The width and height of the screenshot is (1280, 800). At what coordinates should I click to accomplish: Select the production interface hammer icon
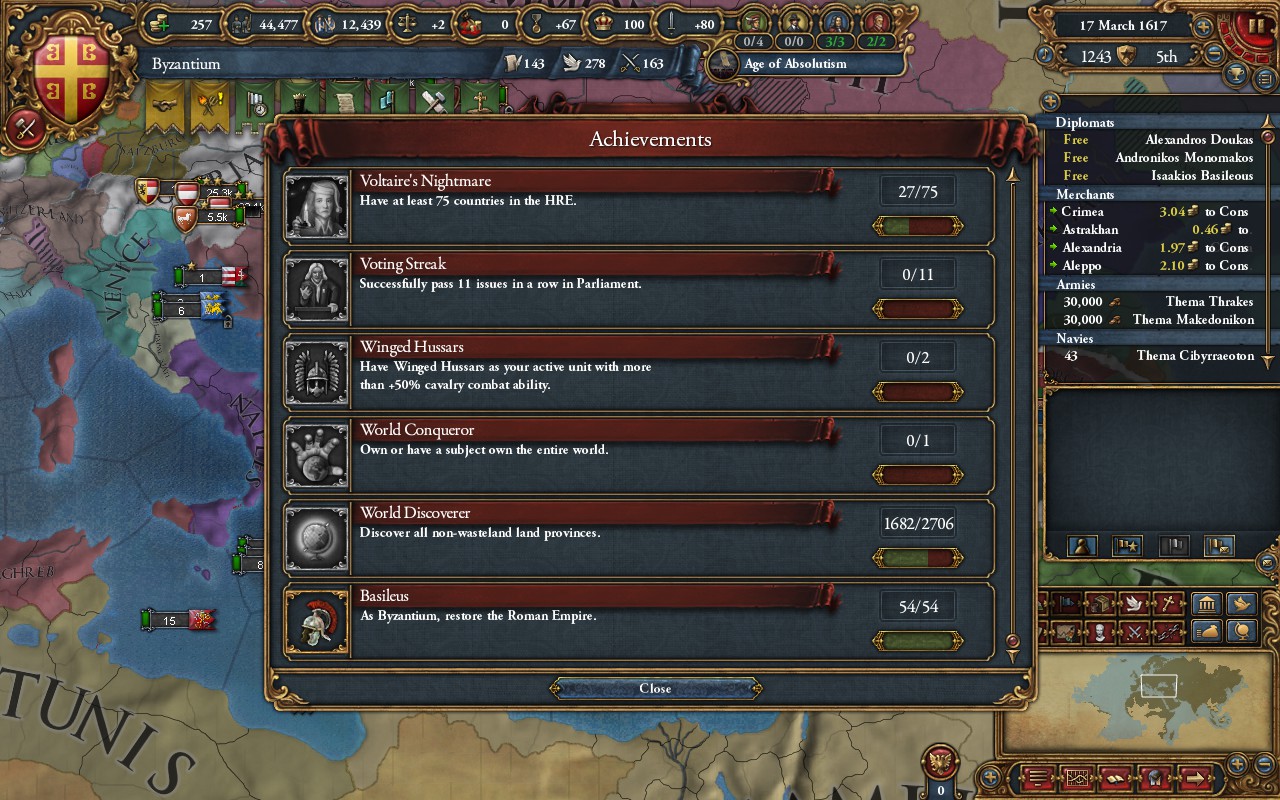[433, 100]
